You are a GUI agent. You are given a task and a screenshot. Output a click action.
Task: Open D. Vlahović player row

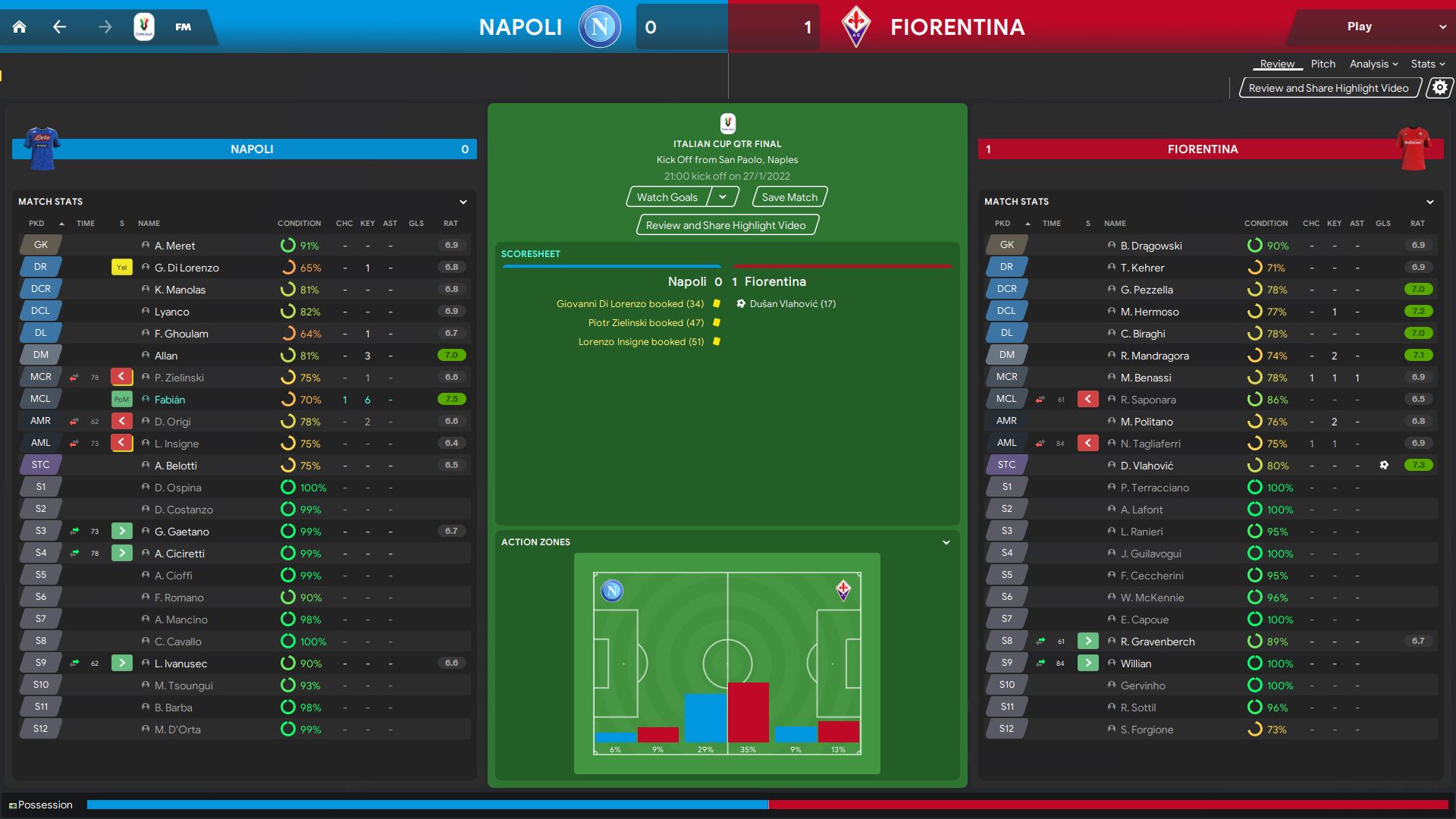click(1147, 466)
